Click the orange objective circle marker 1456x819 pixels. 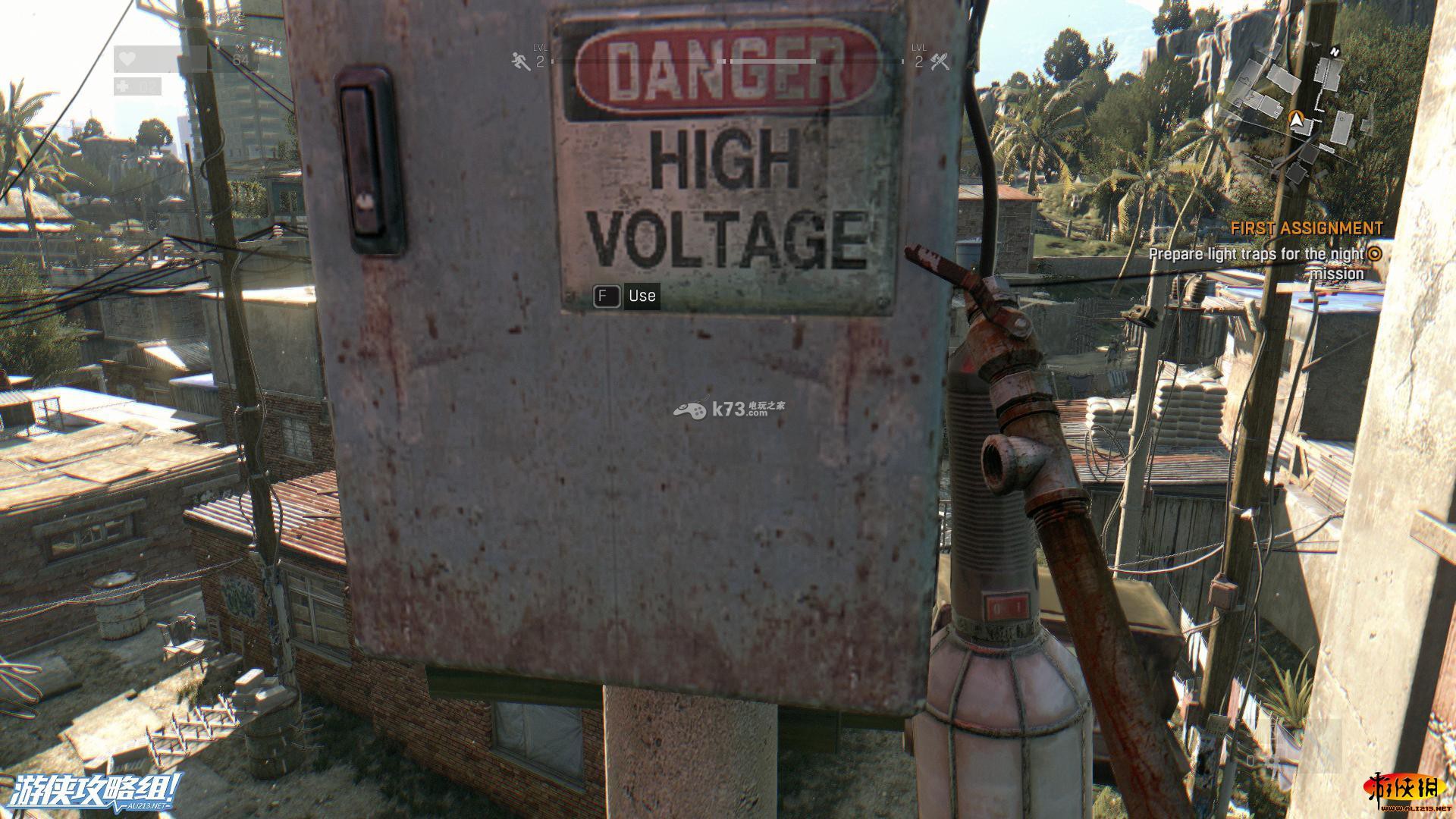coord(1374,254)
